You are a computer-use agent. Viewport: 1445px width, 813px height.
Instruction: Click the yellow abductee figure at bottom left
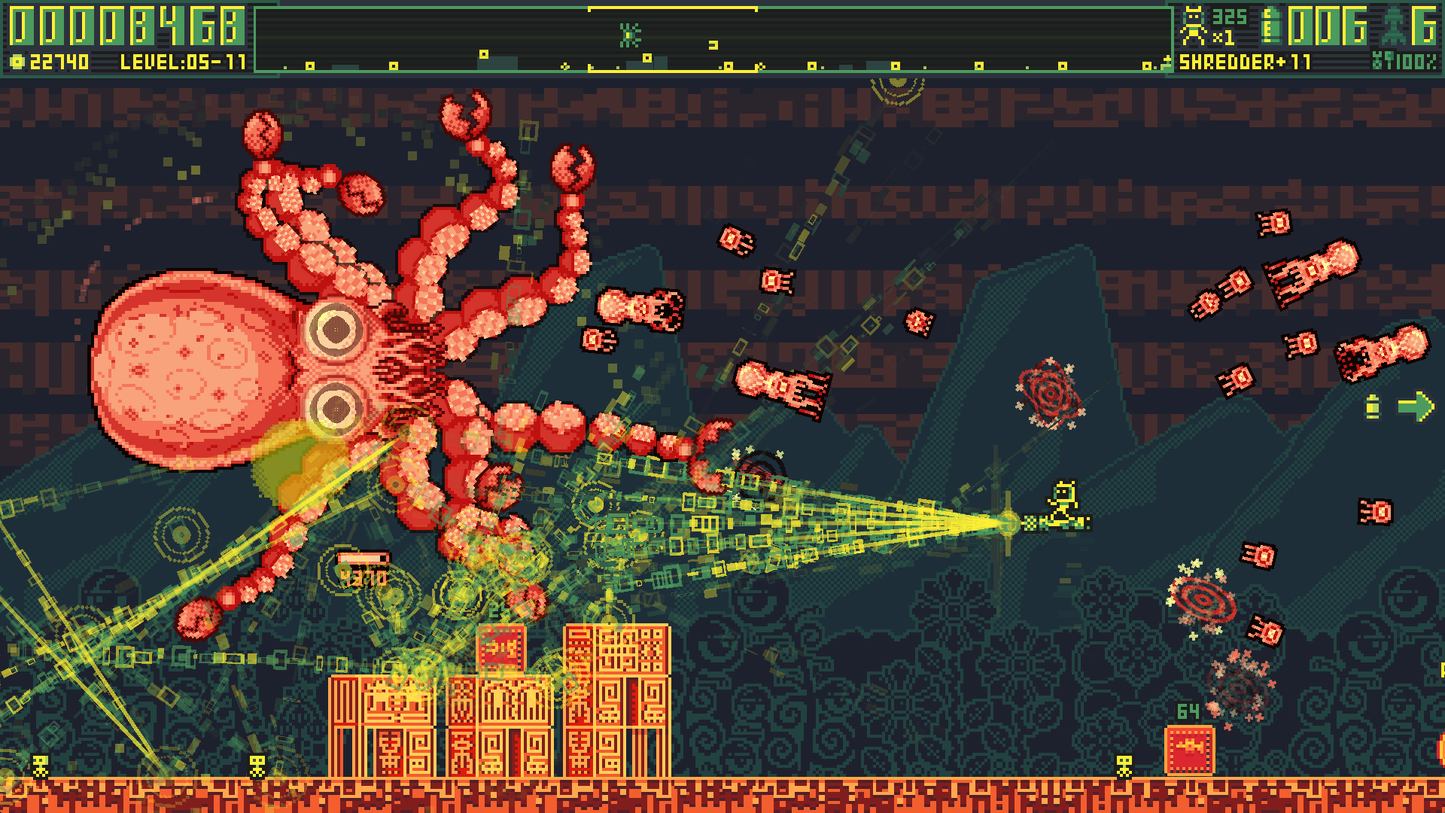(x=38, y=764)
